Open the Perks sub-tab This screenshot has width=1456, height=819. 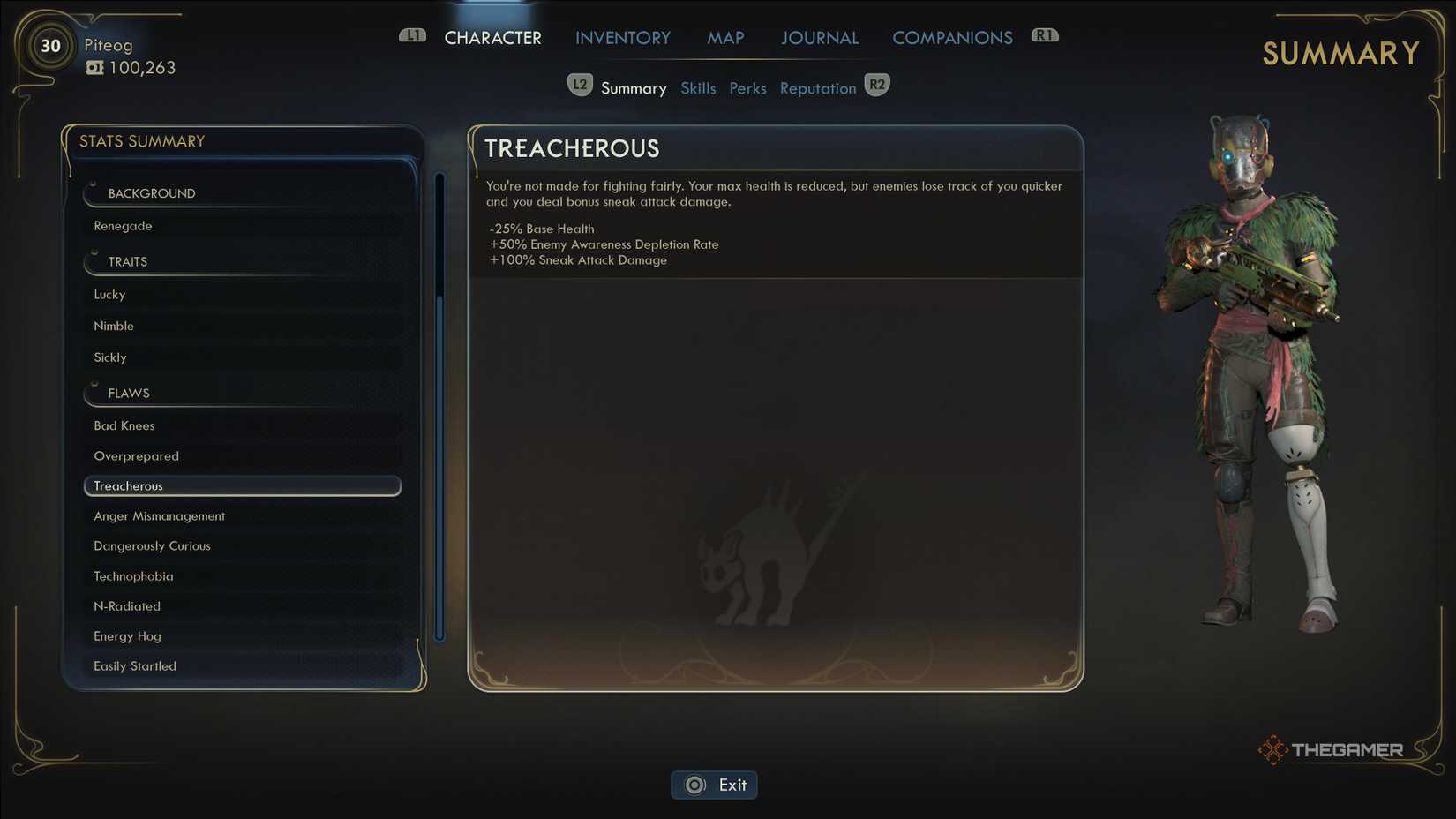coord(747,87)
